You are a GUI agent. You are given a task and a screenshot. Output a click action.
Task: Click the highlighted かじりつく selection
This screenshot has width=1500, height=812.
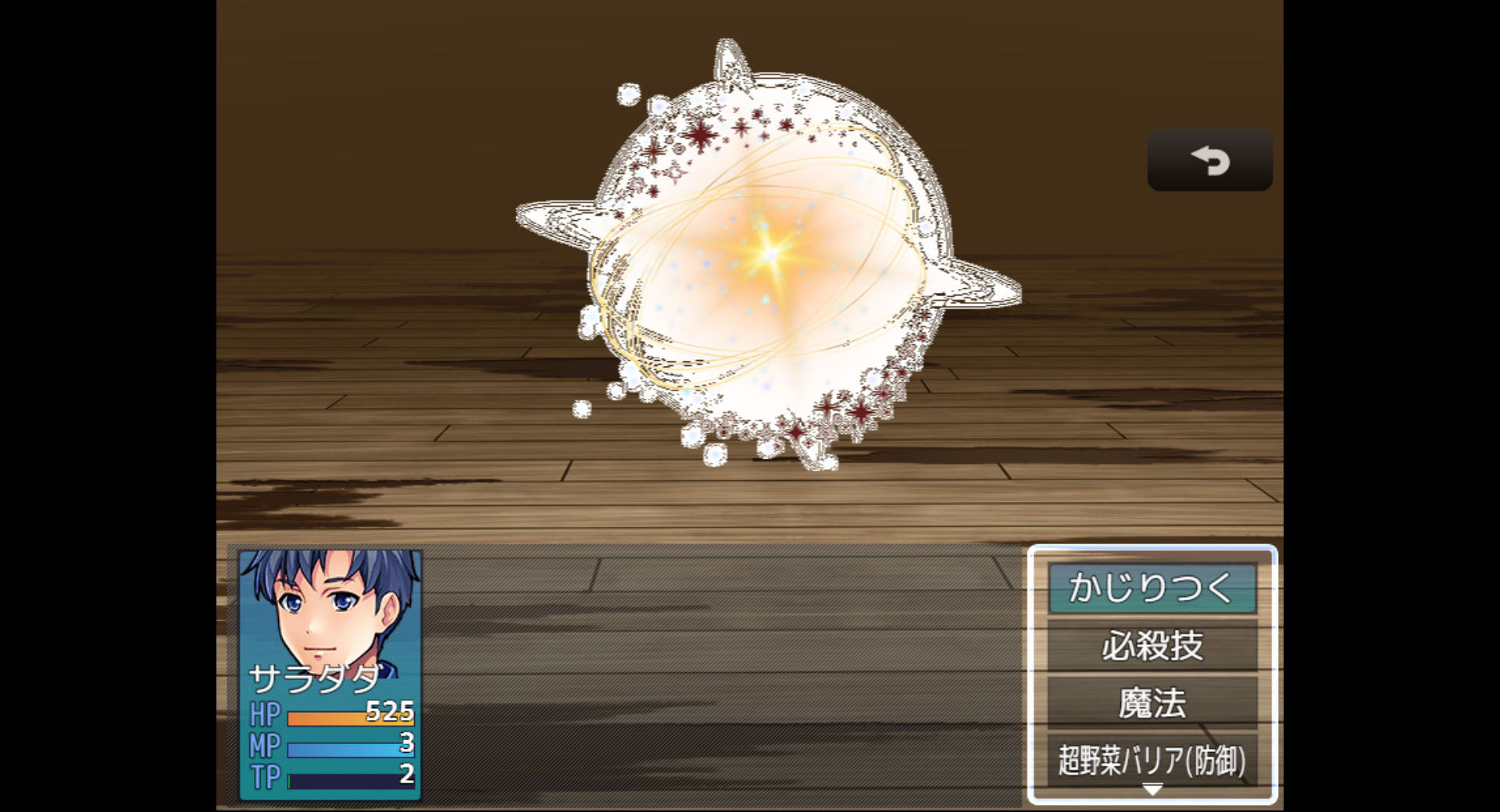pos(1152,590)
